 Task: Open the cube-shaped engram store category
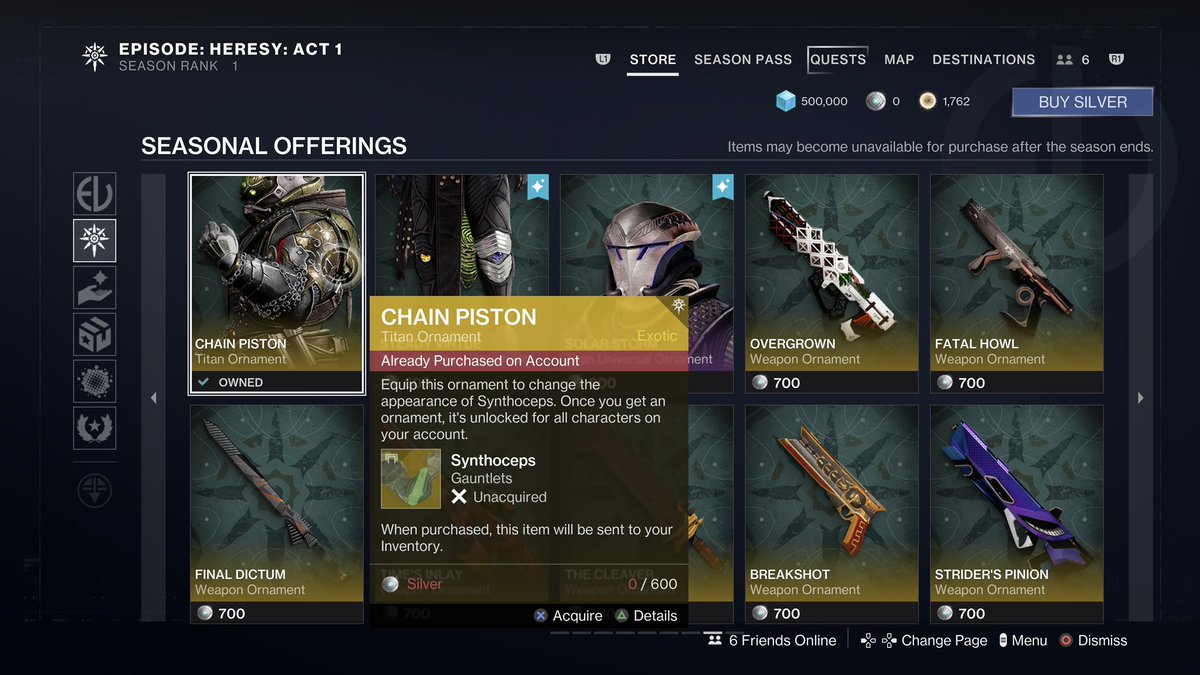(95, 335)
